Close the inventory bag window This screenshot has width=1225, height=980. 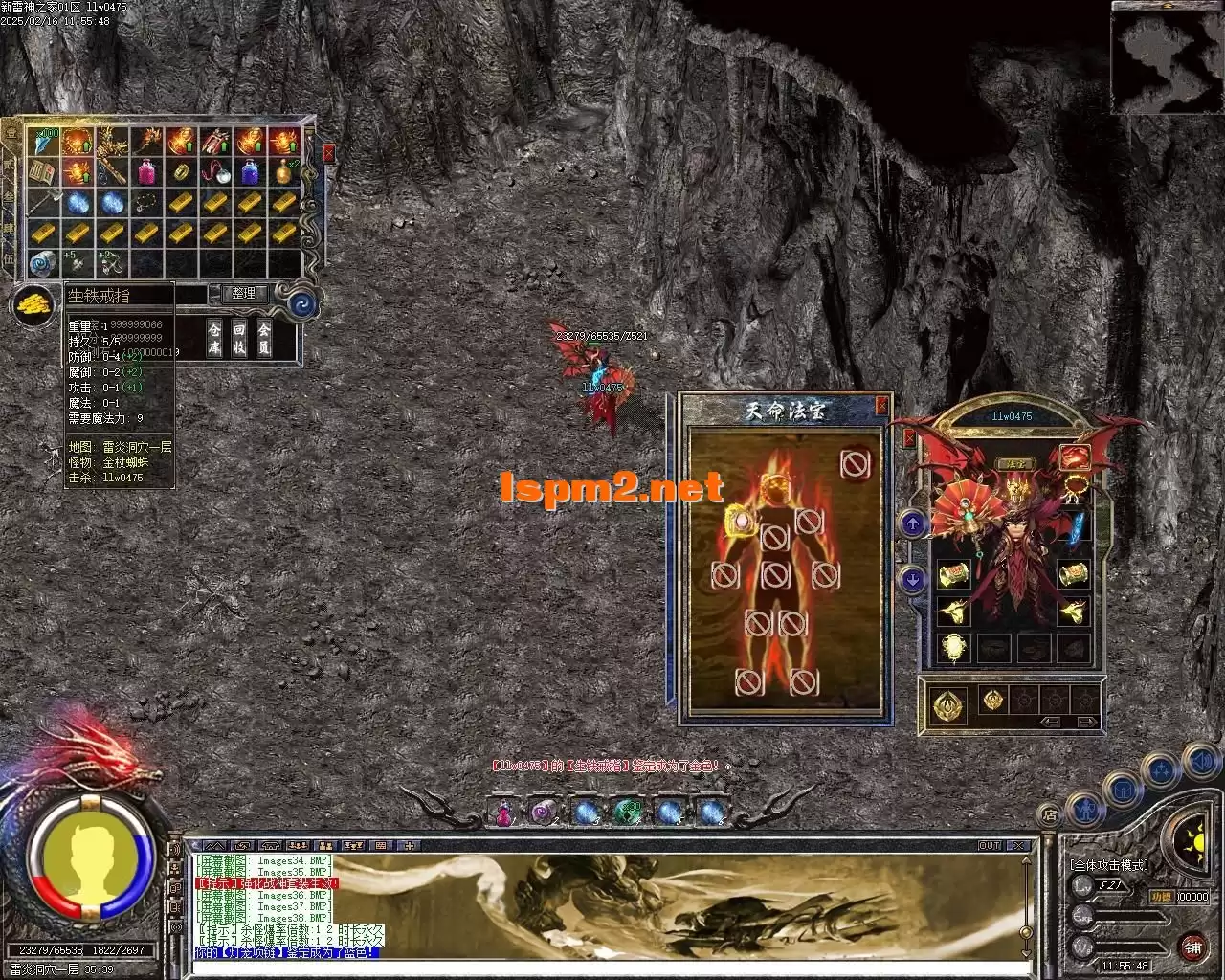(329, 152)
